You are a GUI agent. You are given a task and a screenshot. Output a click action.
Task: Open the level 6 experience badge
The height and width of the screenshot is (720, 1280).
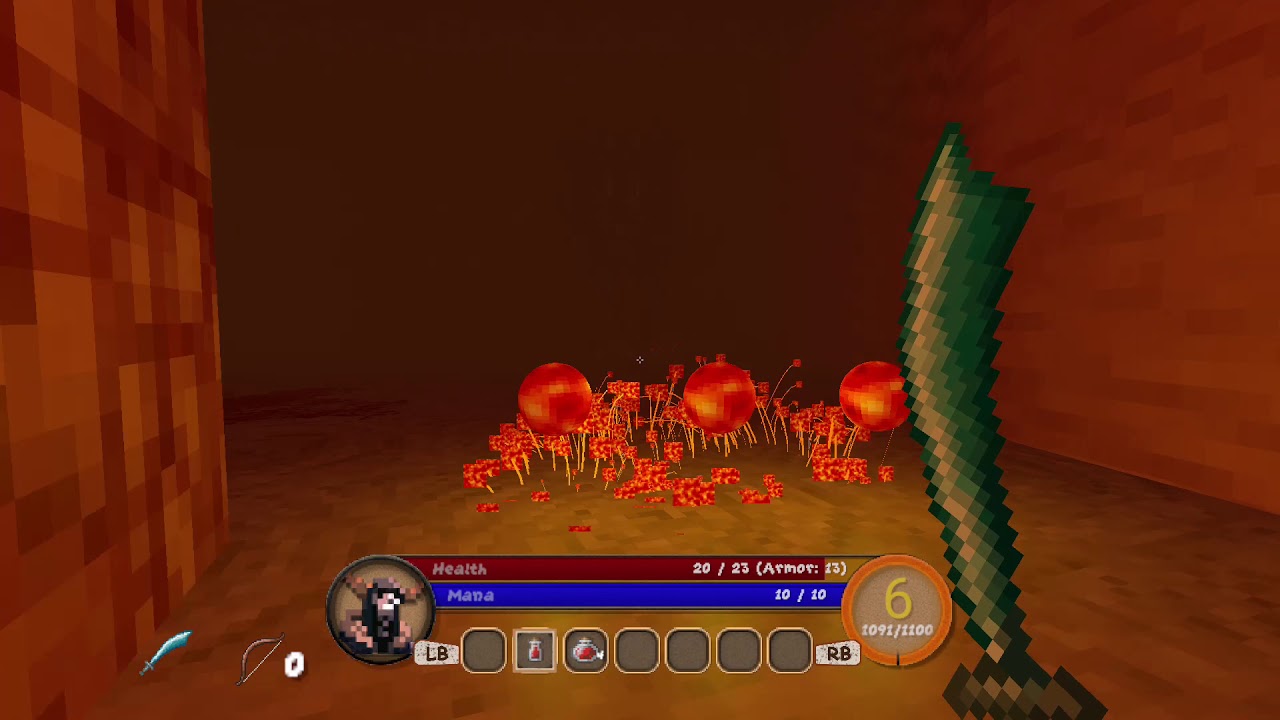coord(897,609)
